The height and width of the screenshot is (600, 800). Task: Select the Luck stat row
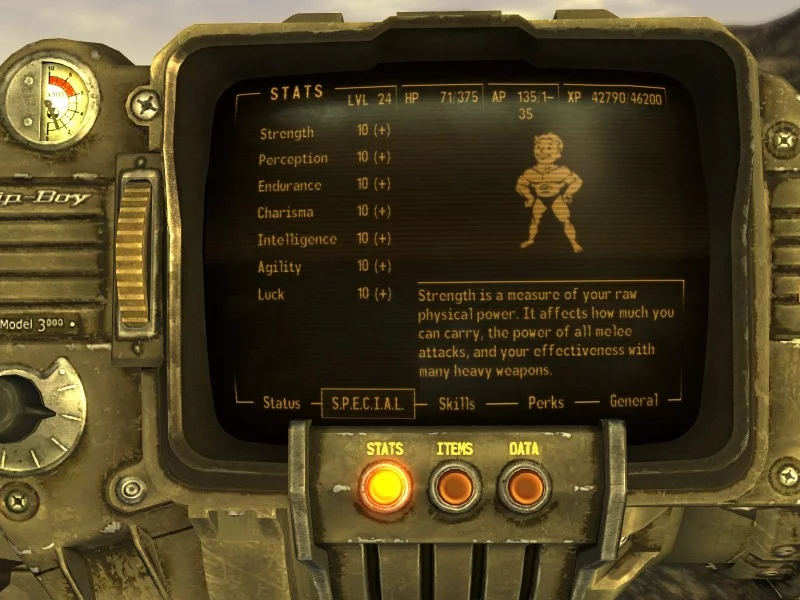click(x=271, y=294)
